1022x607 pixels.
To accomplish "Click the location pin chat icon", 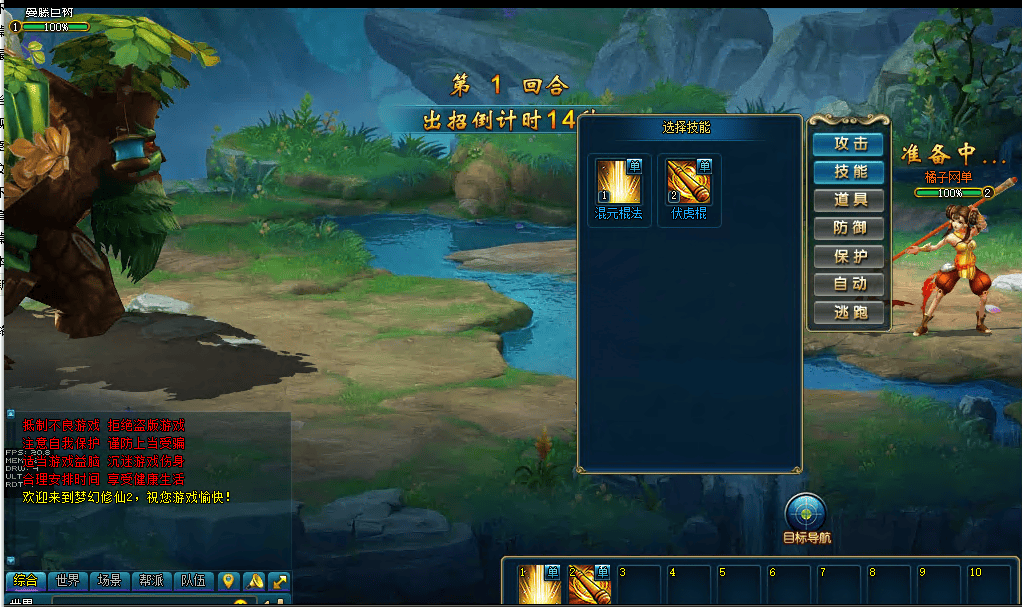I will tap(229, 581).
